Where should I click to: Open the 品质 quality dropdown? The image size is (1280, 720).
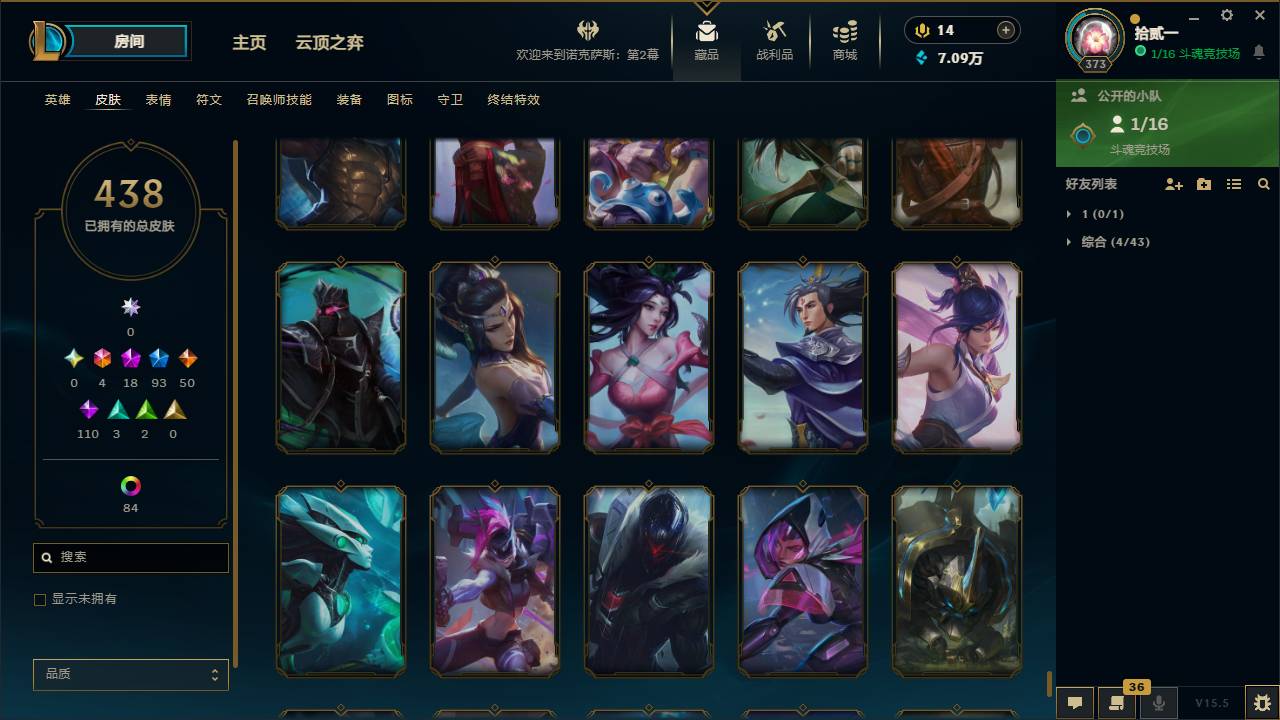pos(130,674)
